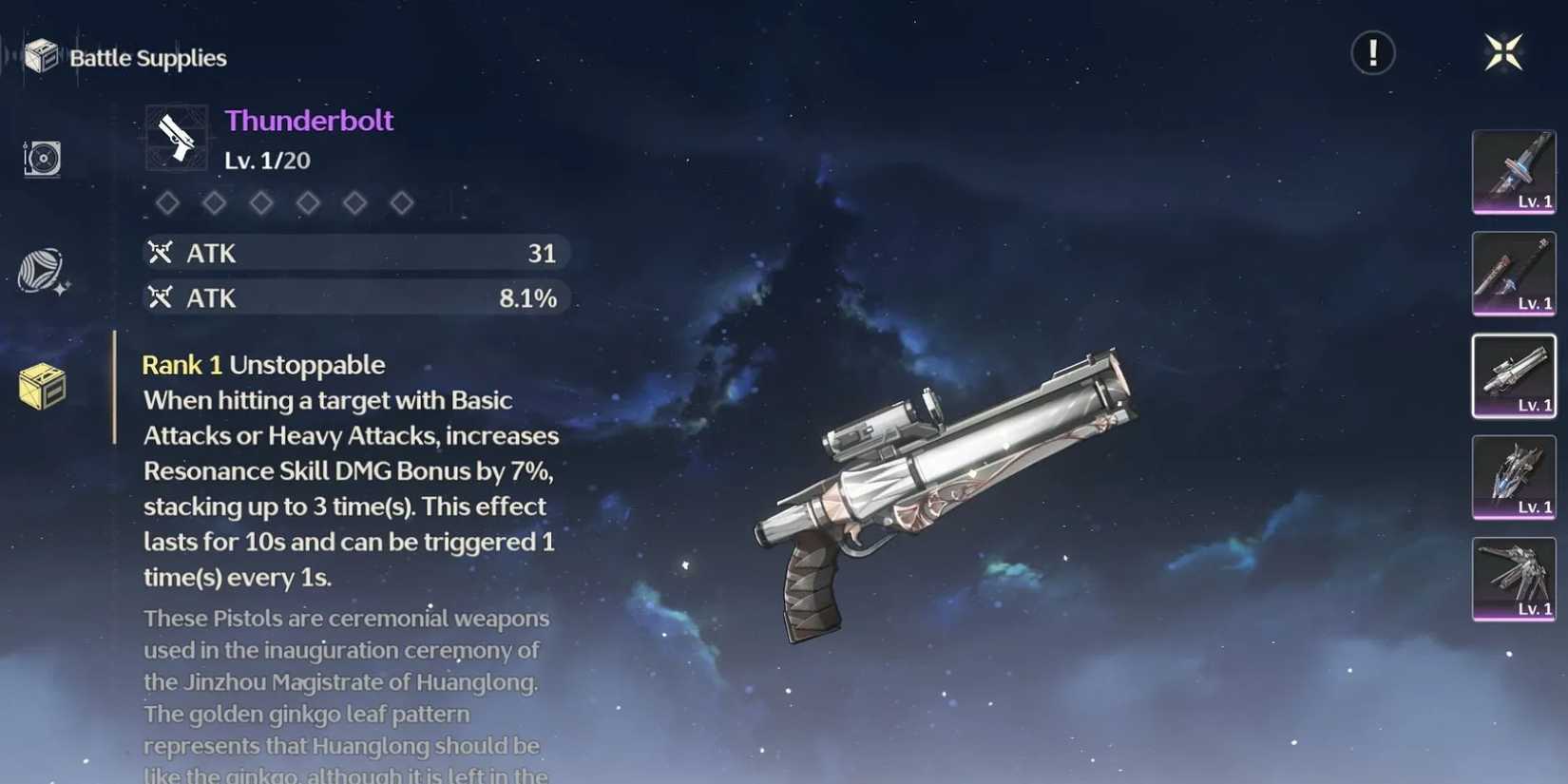Select the yellow supply crate tab

[42, 387]
